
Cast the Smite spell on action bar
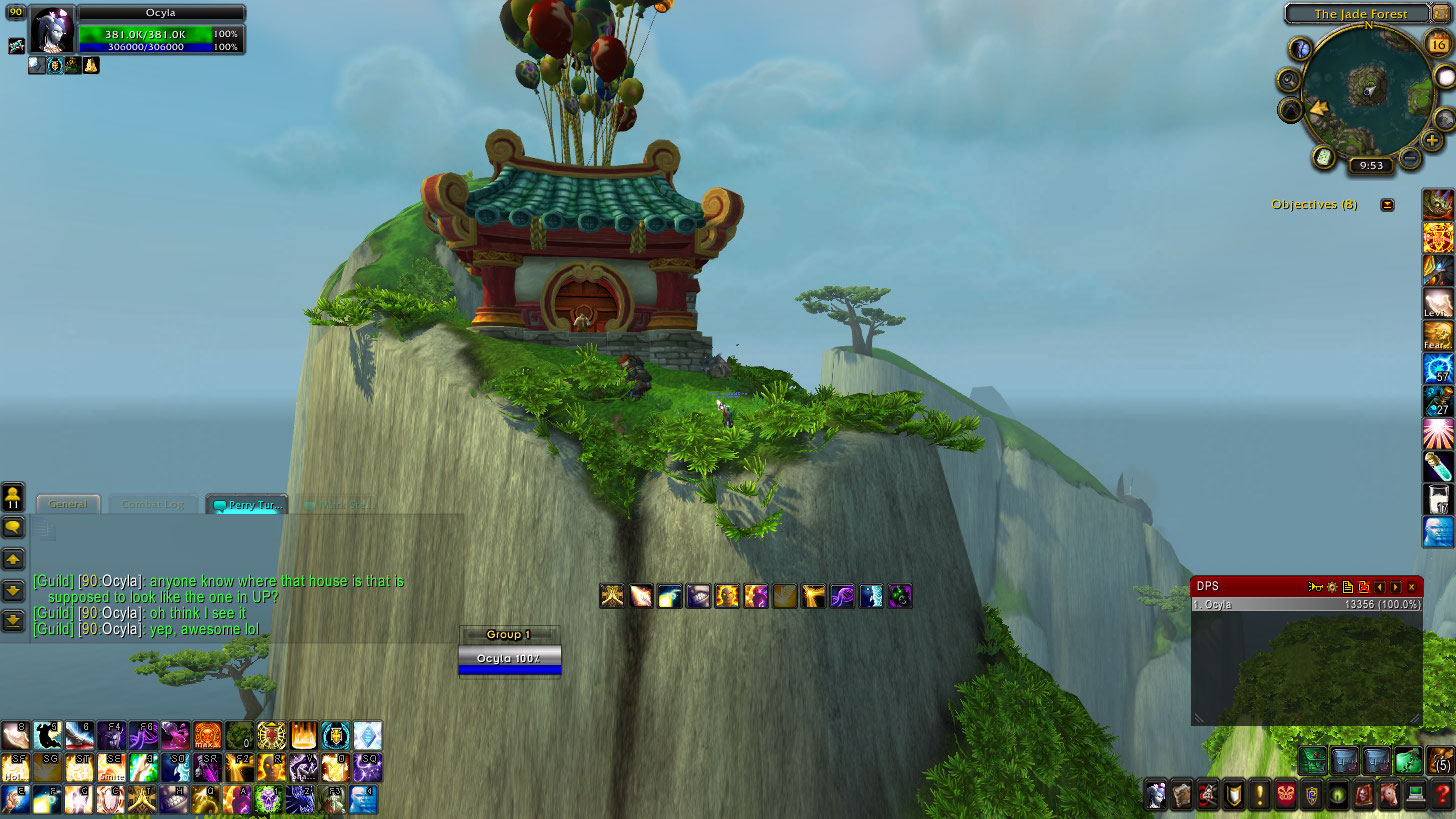click(111, 767)
